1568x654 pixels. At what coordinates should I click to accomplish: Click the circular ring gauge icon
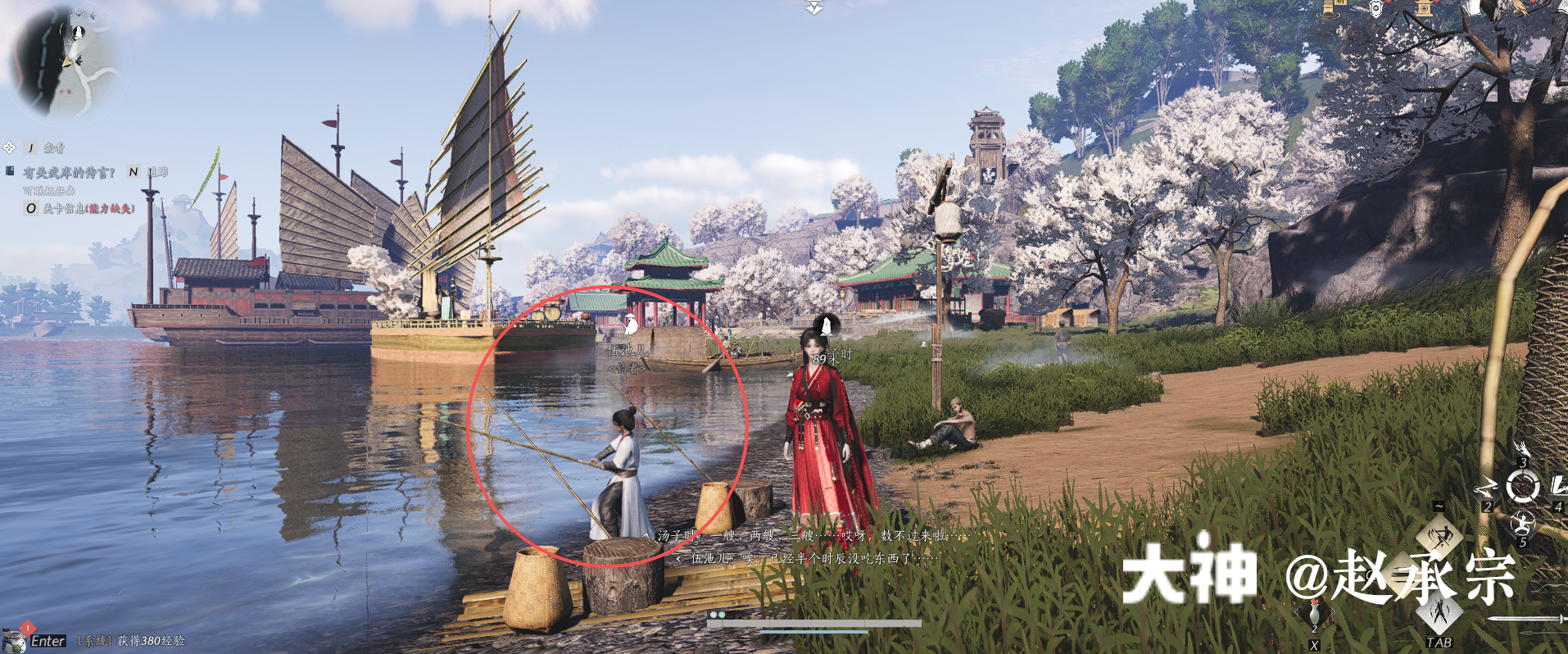(1523, 488)
